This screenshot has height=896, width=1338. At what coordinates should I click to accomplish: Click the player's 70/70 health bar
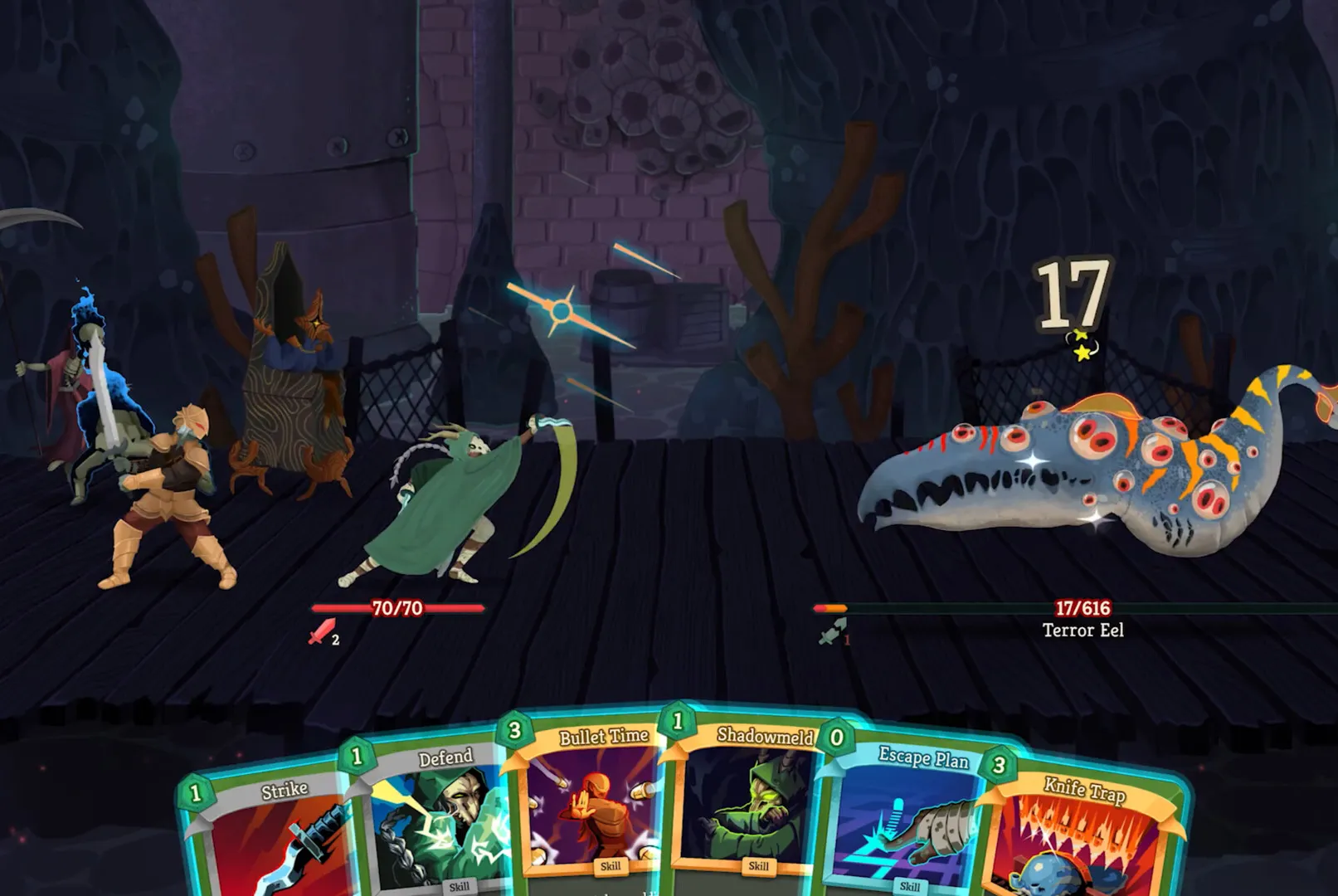(x=397, y=607)
